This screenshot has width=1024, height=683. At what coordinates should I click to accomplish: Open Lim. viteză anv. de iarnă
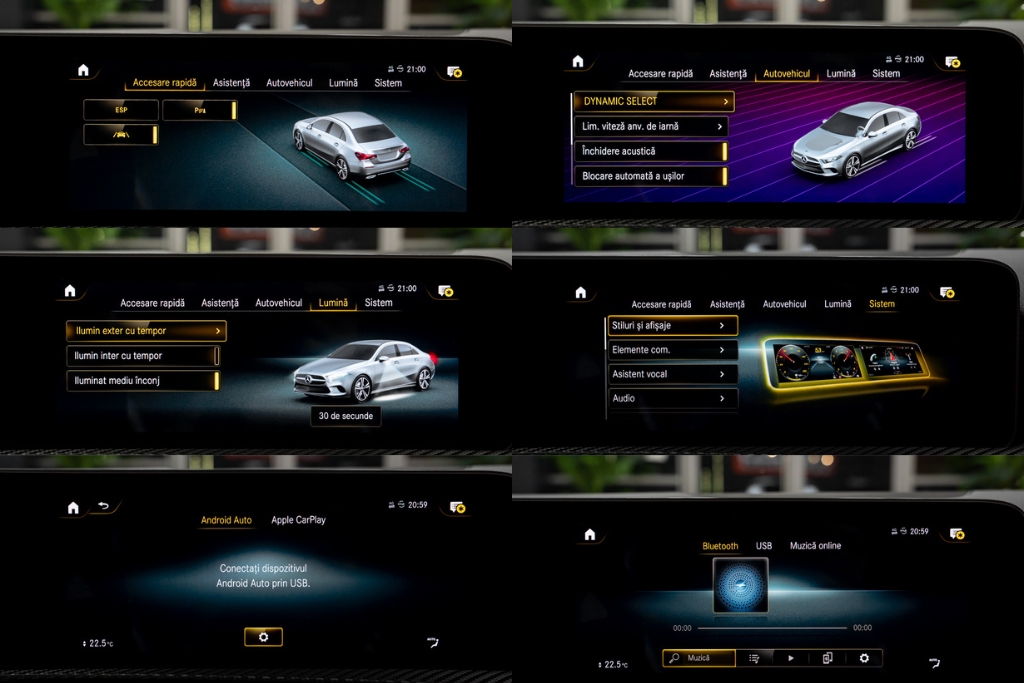(x=650, y=127)
